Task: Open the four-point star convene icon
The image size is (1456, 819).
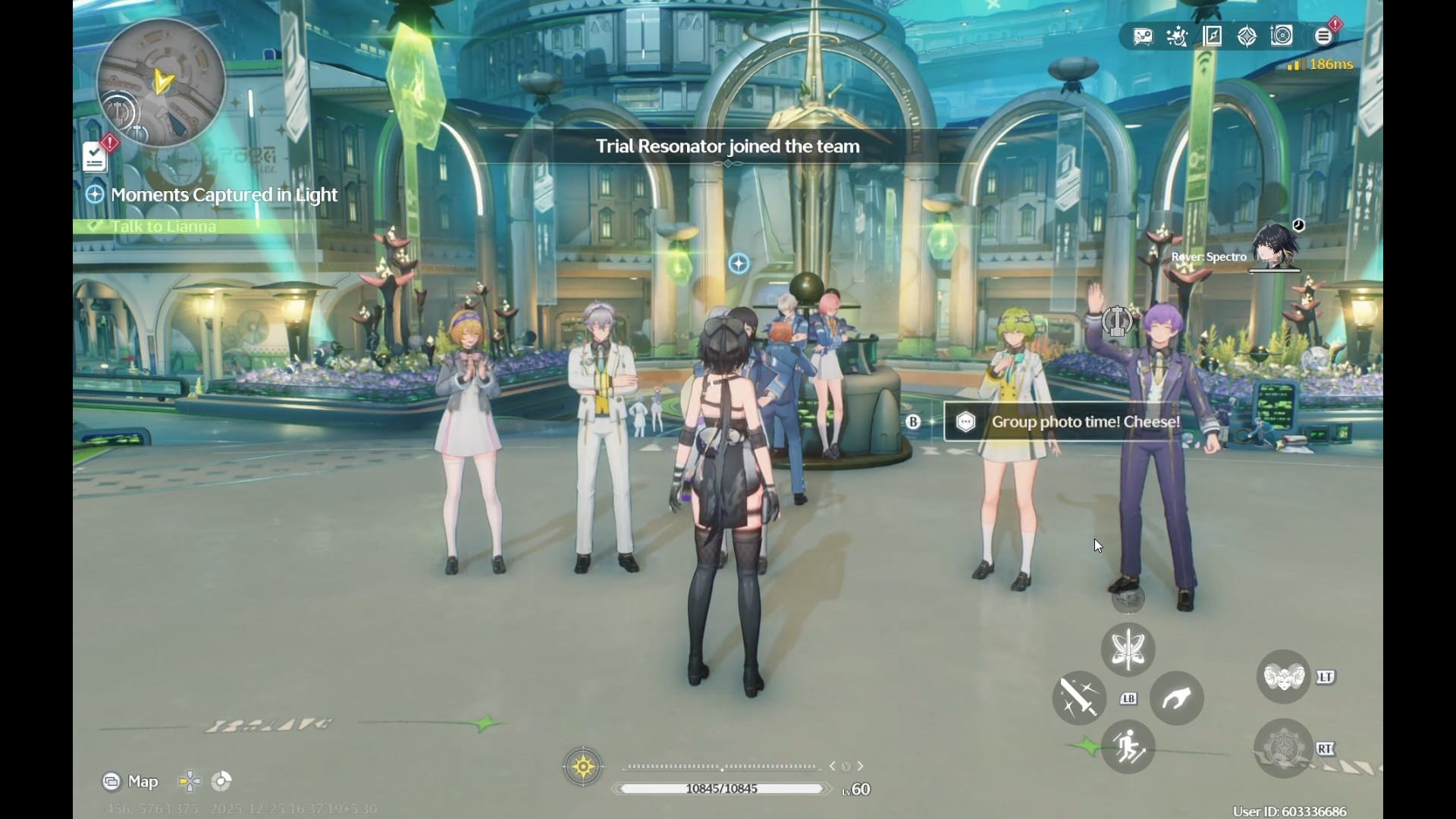Action: tap(1247, 36)
